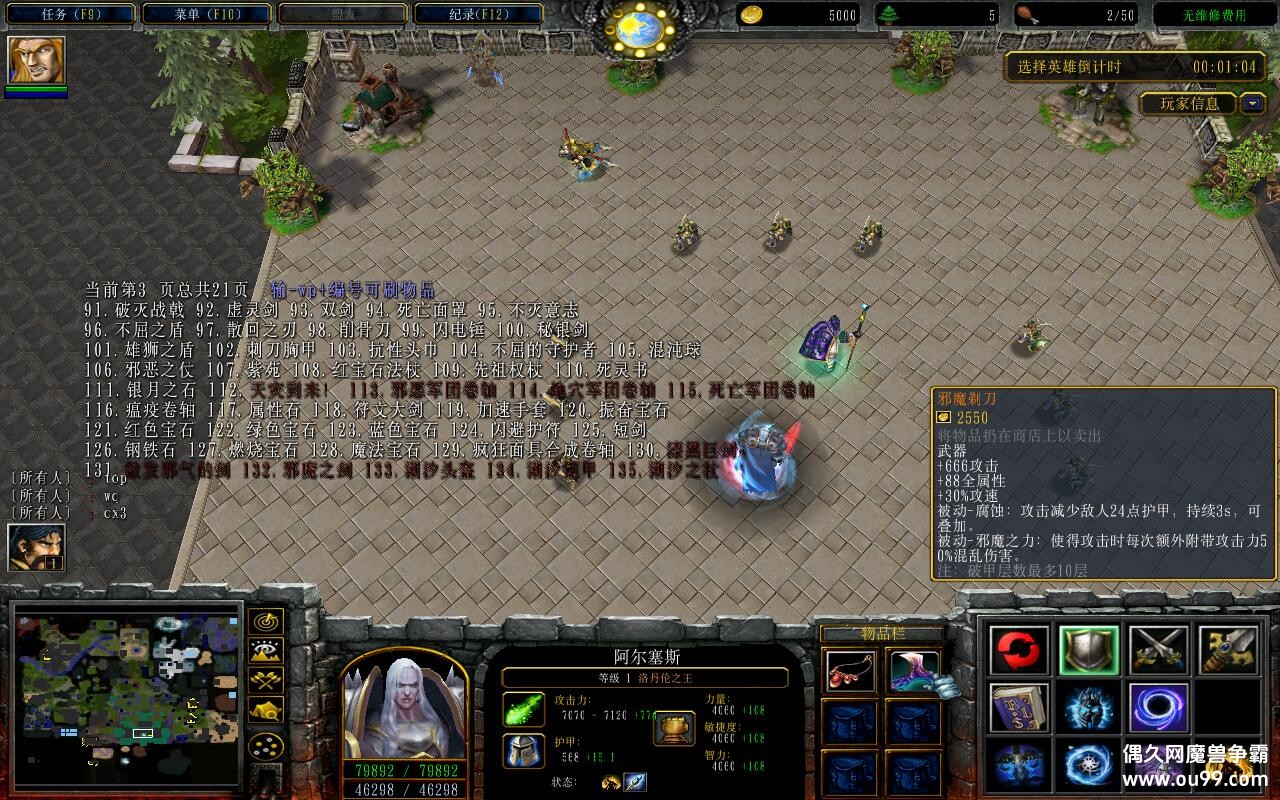Toggle formation movement below the minimap
The image size is (1280, 800).
(x=266, y=745)
